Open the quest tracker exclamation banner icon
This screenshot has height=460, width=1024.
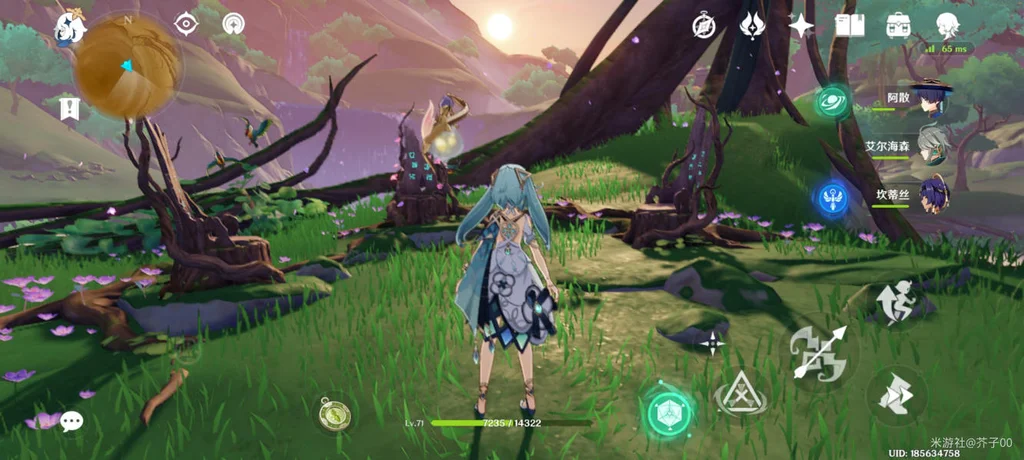(x=70, y=109)
